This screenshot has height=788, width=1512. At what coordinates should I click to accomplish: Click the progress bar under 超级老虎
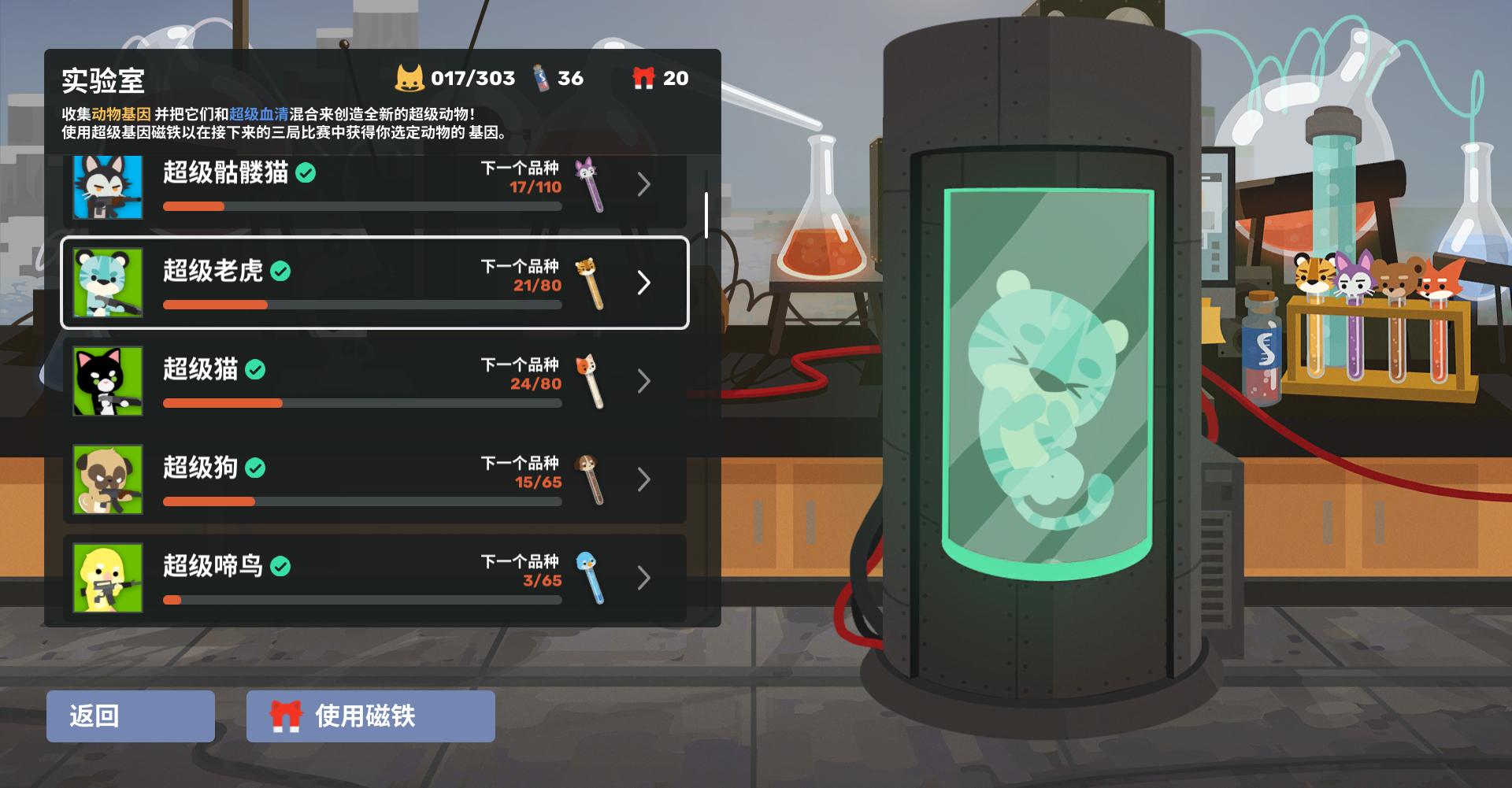pos(362,304)
